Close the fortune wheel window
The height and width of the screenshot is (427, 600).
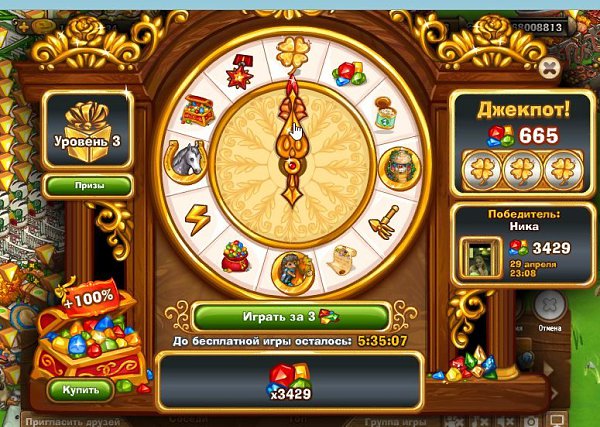548,68
